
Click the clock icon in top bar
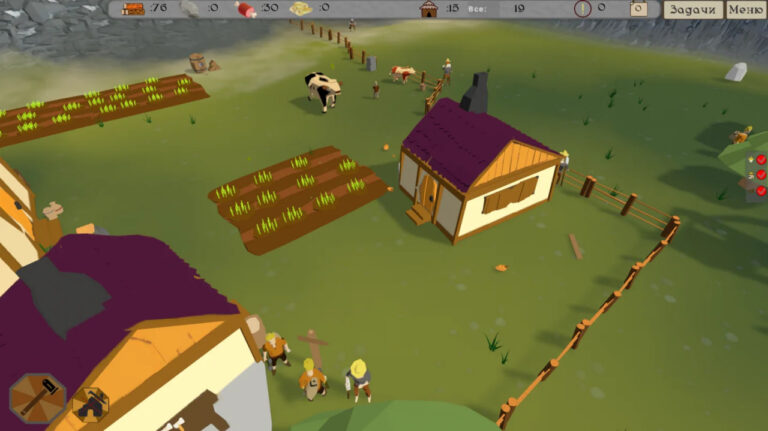click(582, 9)
